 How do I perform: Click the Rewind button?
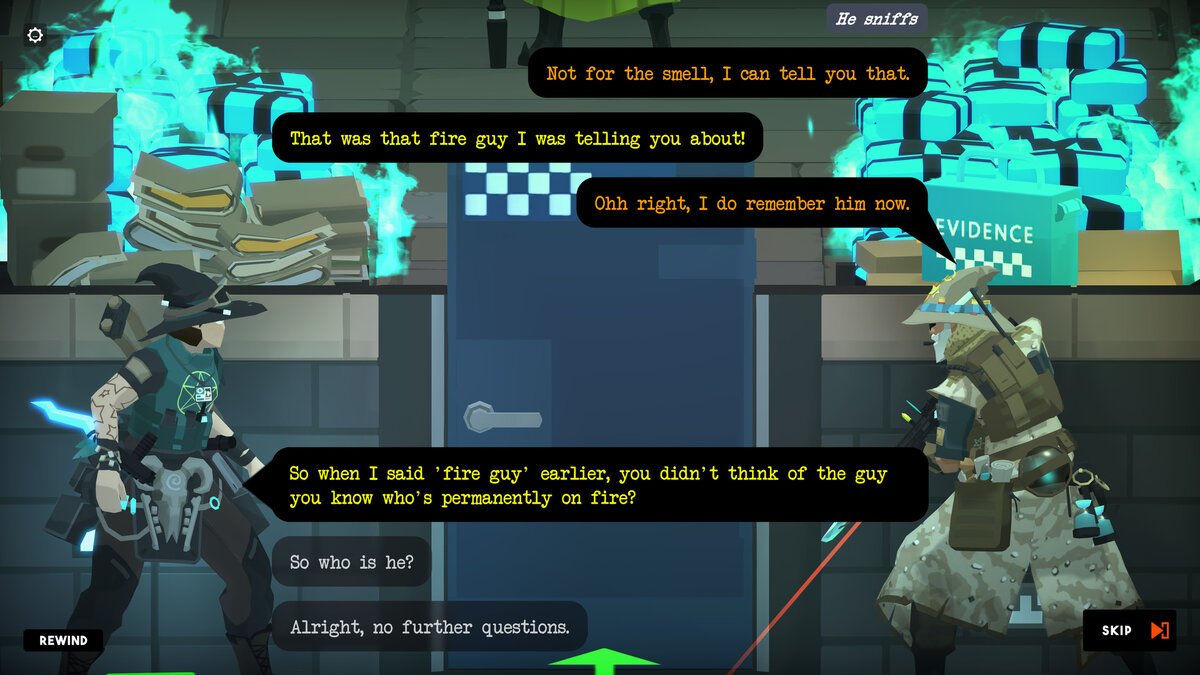click(x=63, y=640)
